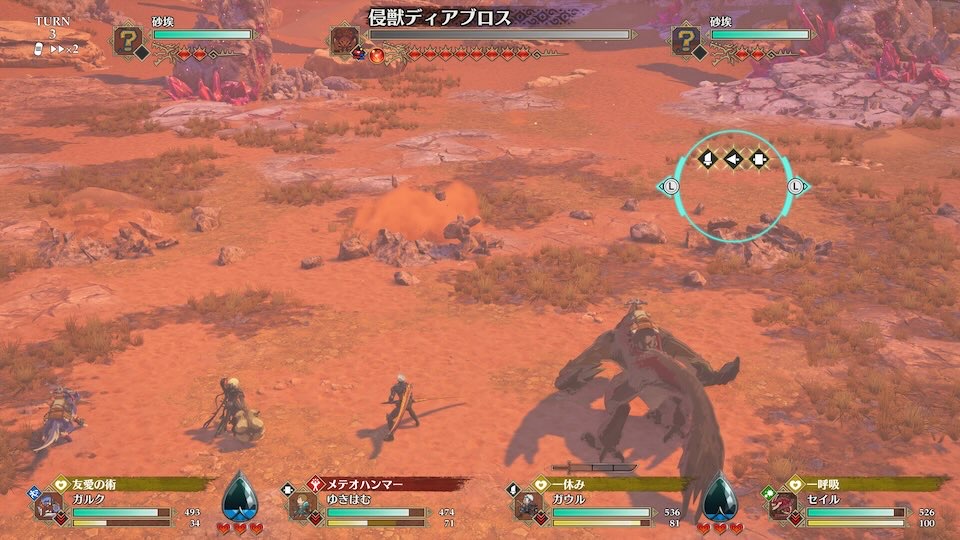Select the 侵獣ディアブロス enemy portrait
Screen dimensions: 960x540
[346, 40]
